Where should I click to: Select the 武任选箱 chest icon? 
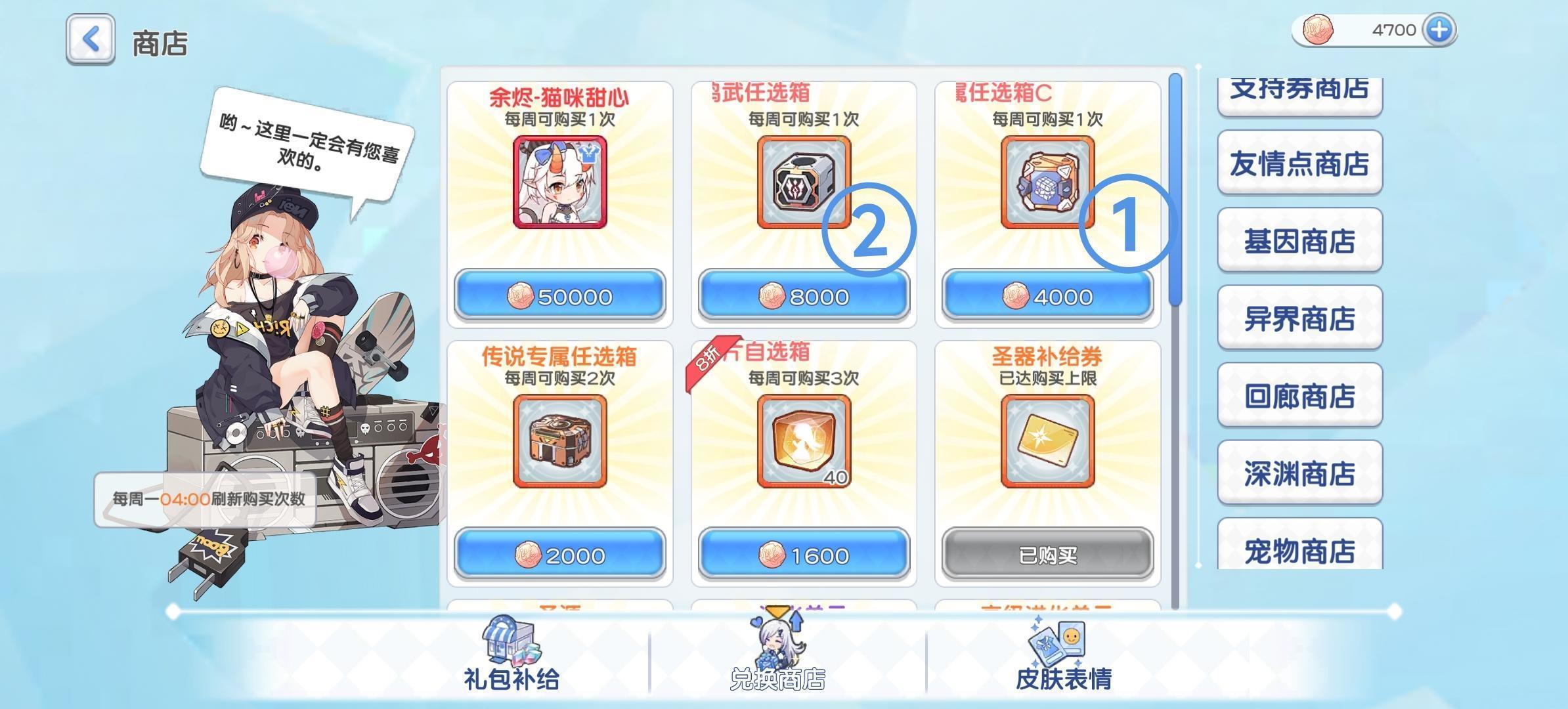click(x=804, y=183)
